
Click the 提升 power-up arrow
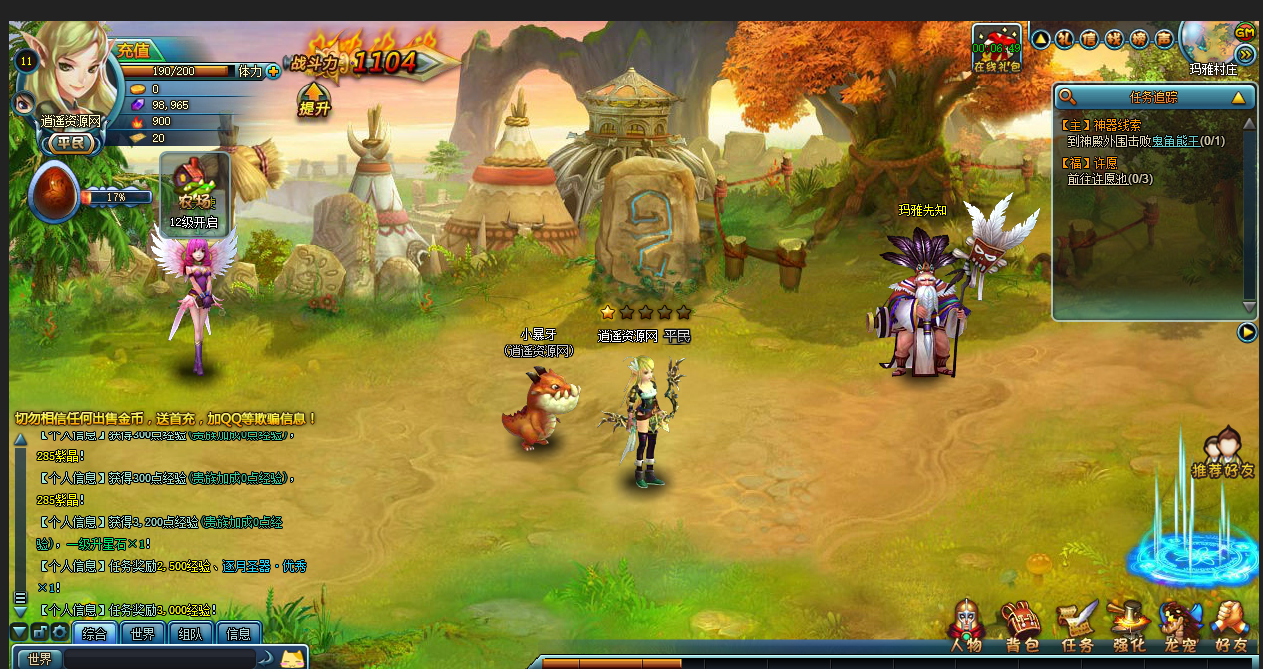coord(314,100)
